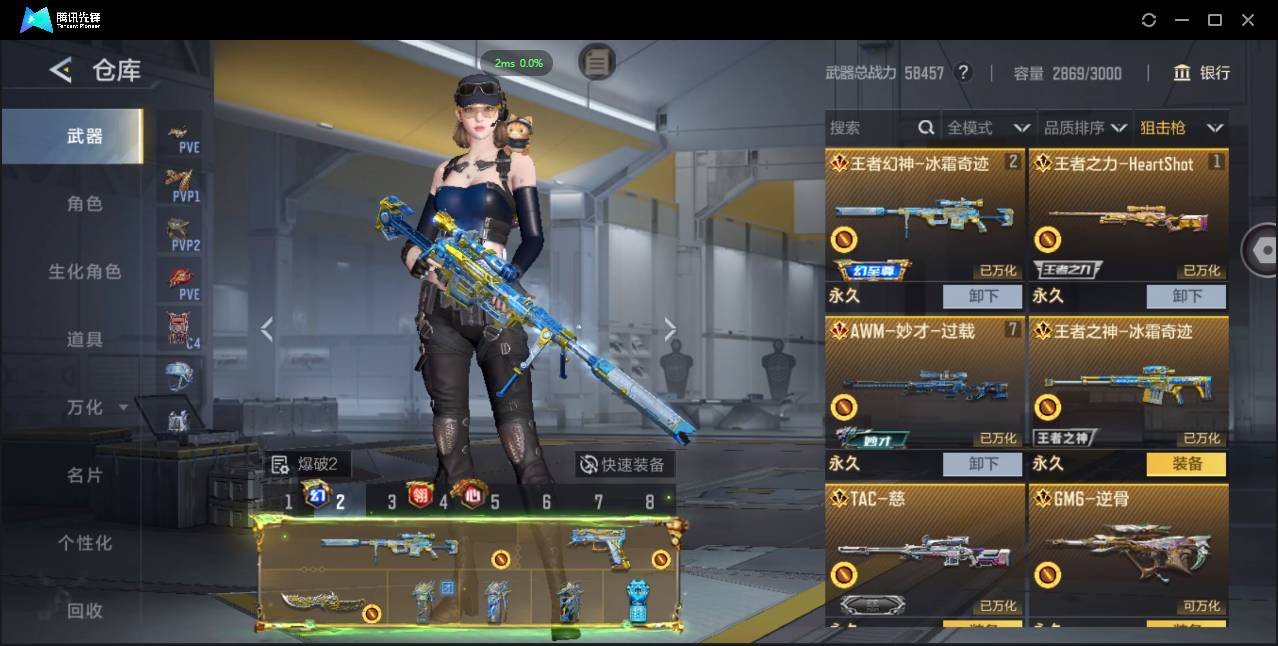
Task: Open the 名片 section
Action: click(x=85, y=476)
